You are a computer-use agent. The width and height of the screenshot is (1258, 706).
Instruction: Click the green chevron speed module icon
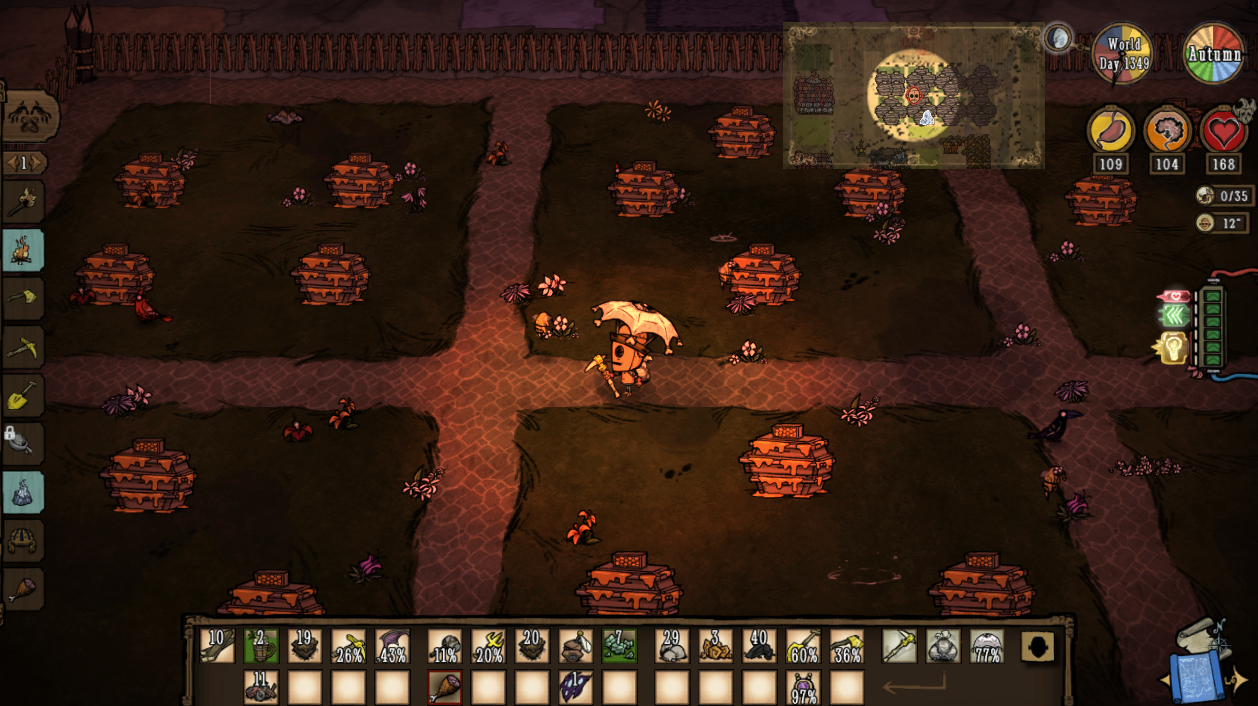point(1174,316)
